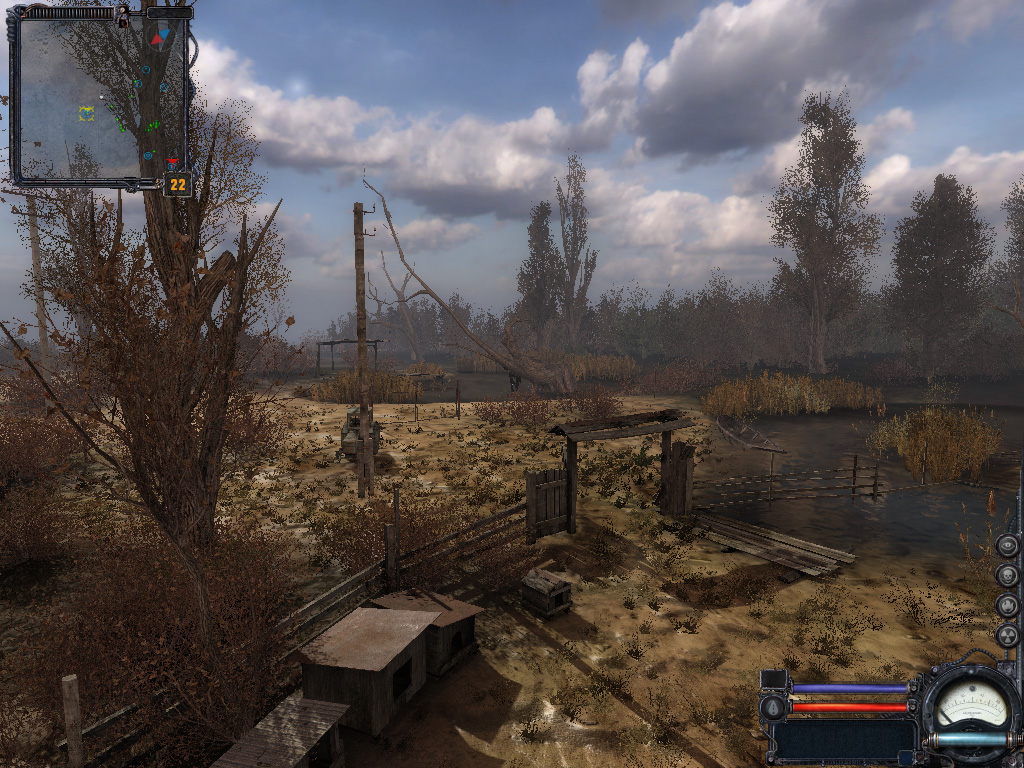Click the dark weapon info panel
The width and height of the screenshot is (1024, 768).
tap(843, 741)
